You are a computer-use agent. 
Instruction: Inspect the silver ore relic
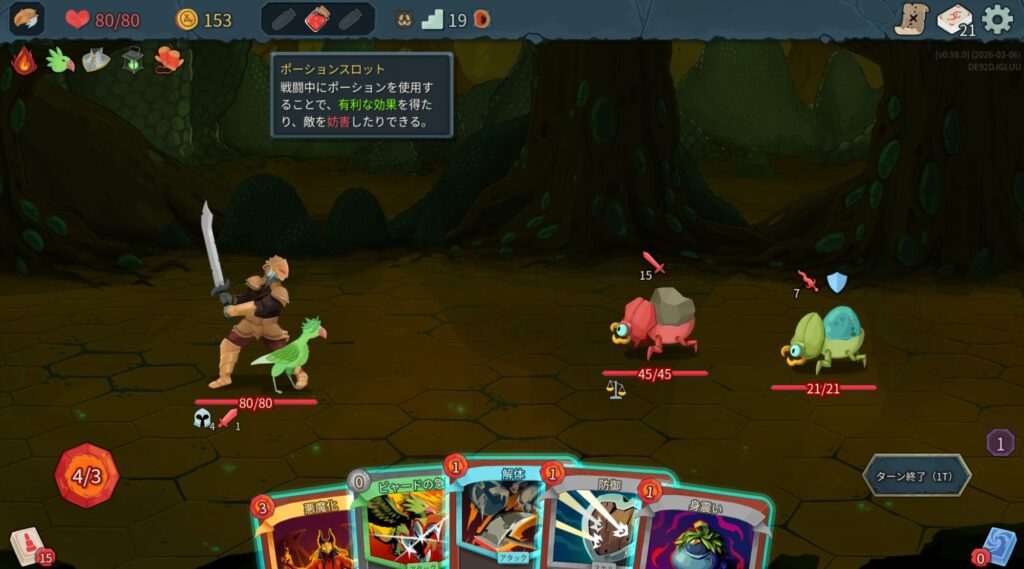pos(96,61)
